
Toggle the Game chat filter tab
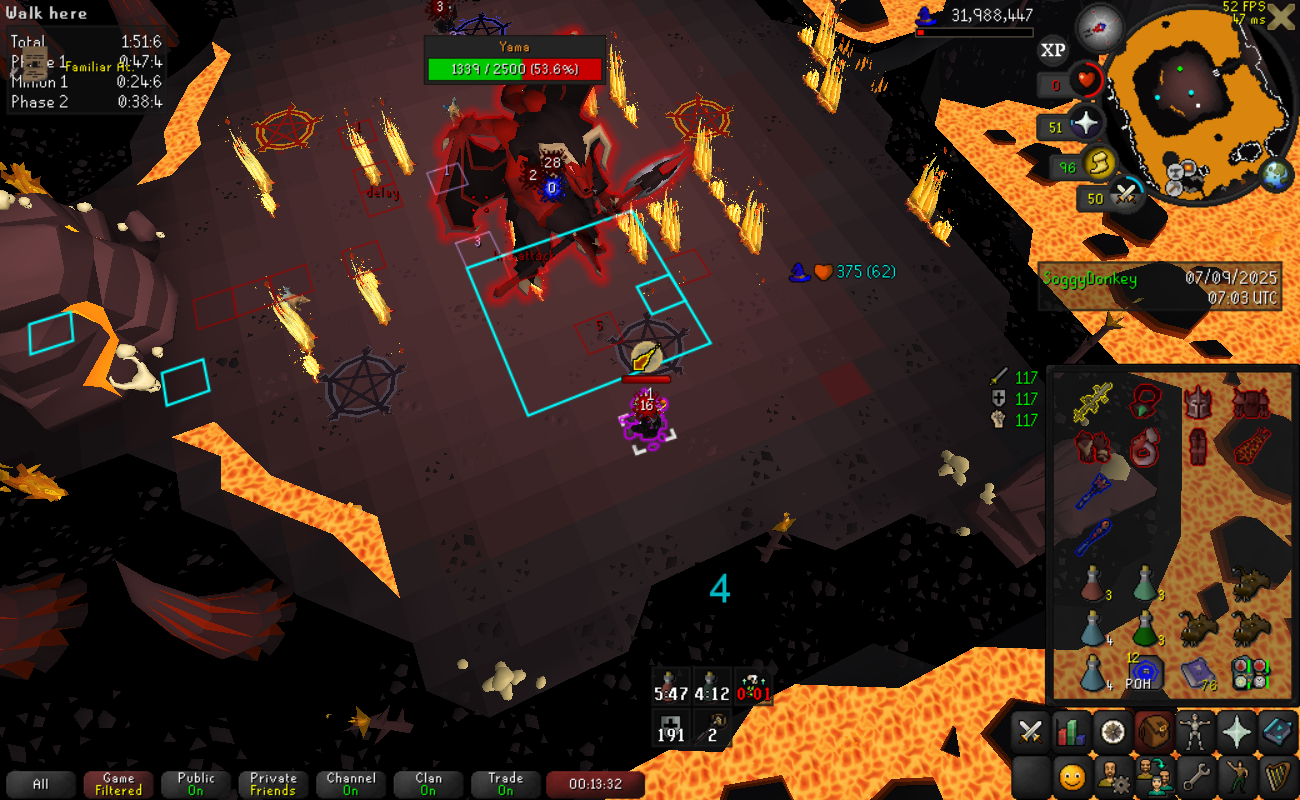[118, 784]
